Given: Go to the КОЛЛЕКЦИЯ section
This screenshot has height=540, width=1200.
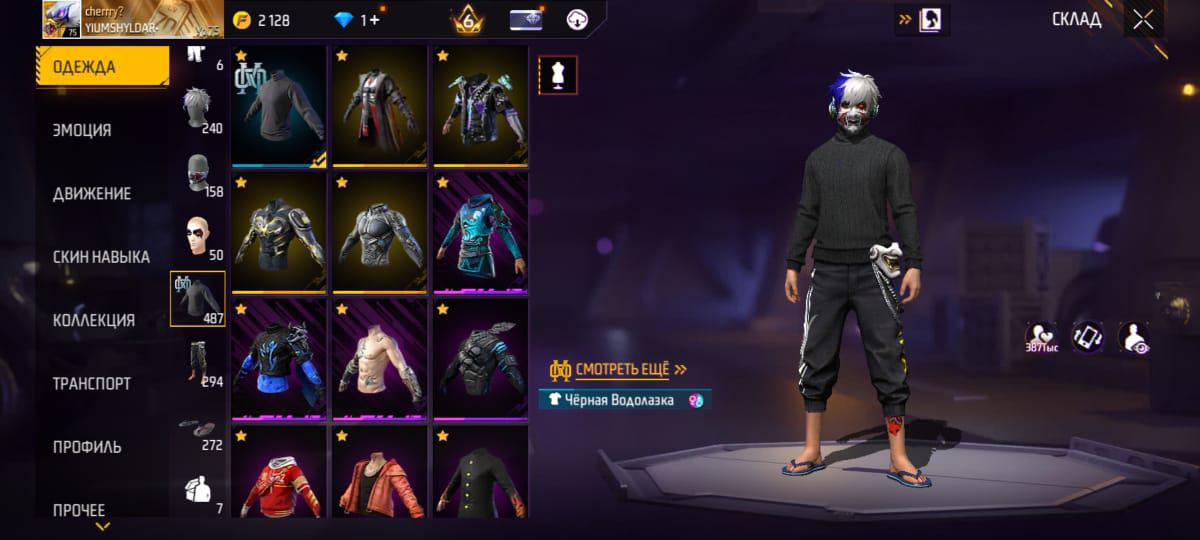Looking at the screenshot, I should pyautogui.click(x=94, y=320).
